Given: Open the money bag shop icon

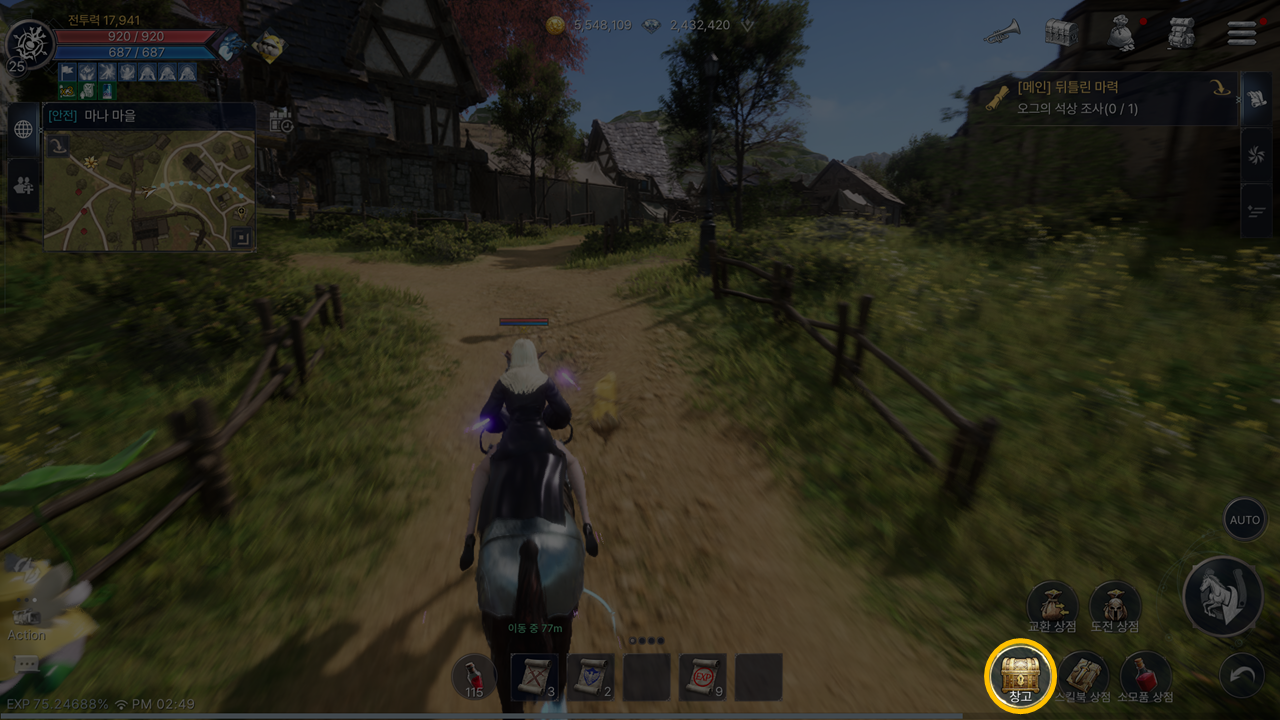Looking at the screenshot, I should tap(1121, 33).
